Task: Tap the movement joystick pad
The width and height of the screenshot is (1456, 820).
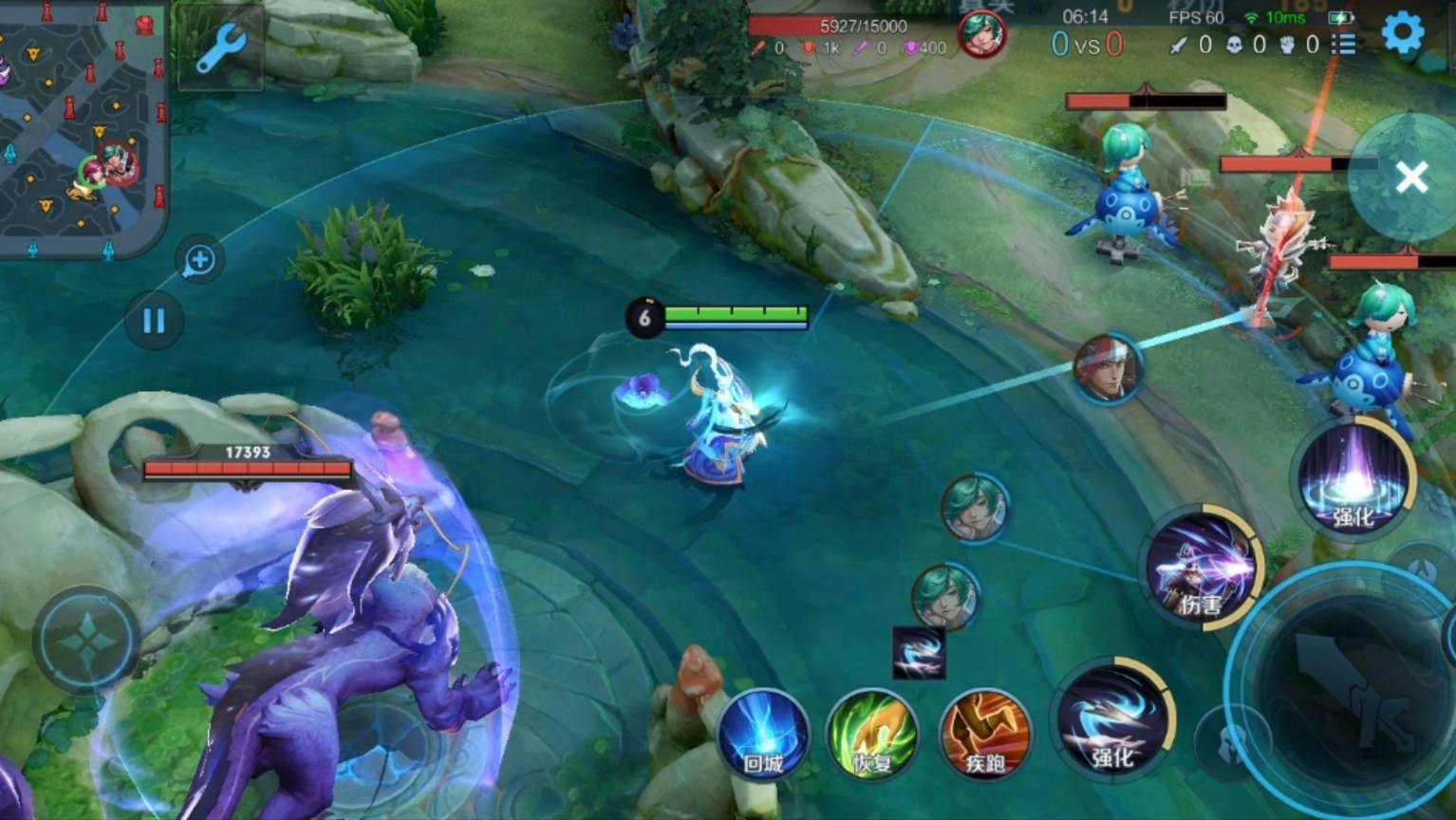Action: pyautogui.click(x=86, y=642)
